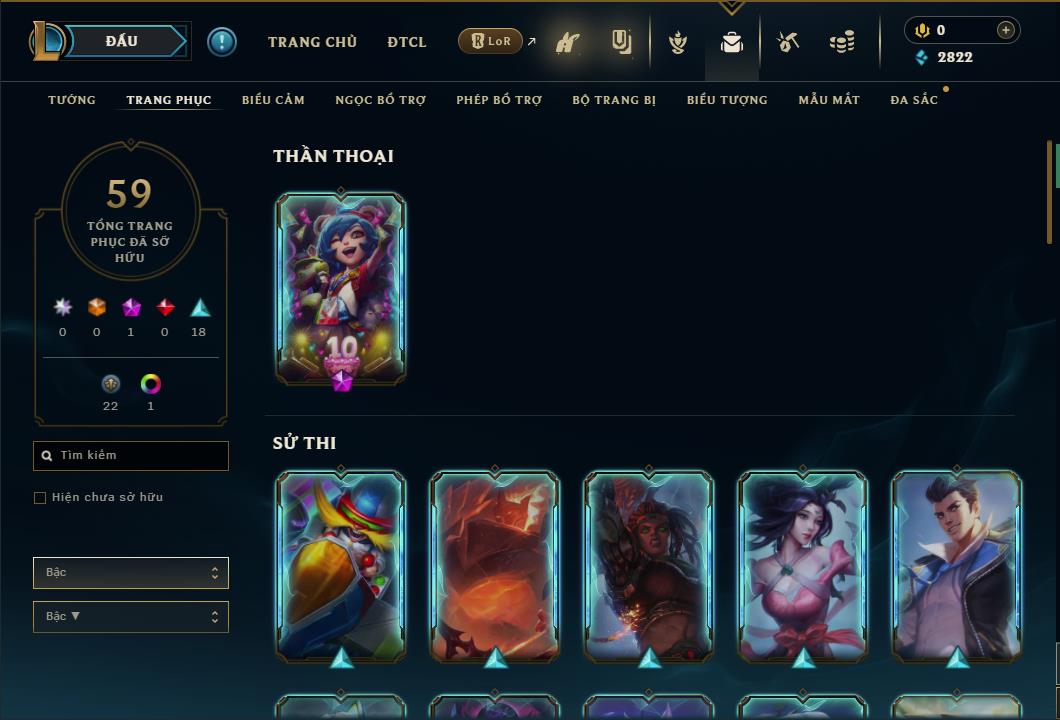Go to the ĐTCL section
The height and width of the screenshot is (720, 1060).
click(407, 42)
